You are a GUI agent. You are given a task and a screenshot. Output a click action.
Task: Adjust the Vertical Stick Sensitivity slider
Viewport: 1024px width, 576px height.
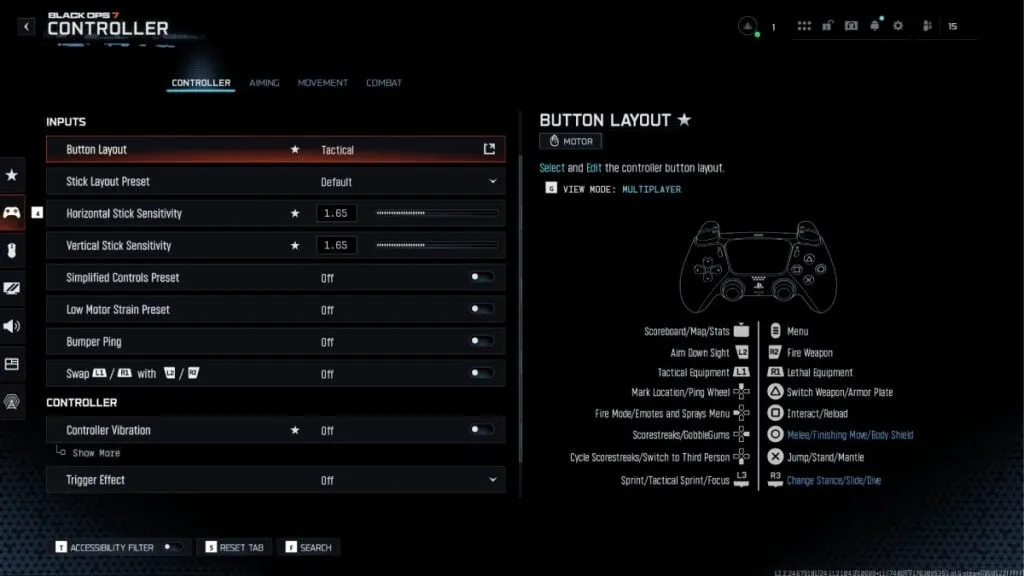click(x=436, y=246)
